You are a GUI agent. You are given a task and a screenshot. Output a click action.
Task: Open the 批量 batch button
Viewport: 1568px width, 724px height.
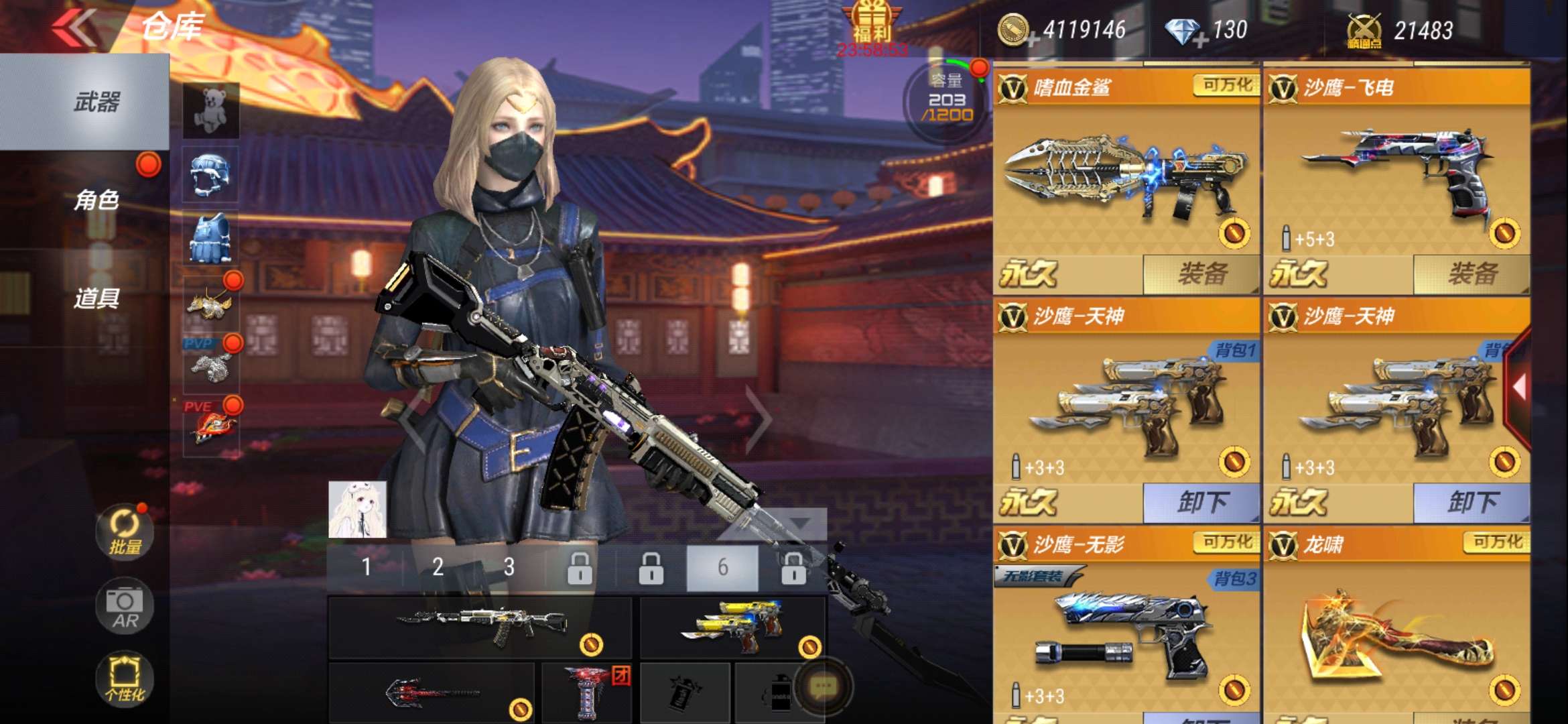[125, 532]
